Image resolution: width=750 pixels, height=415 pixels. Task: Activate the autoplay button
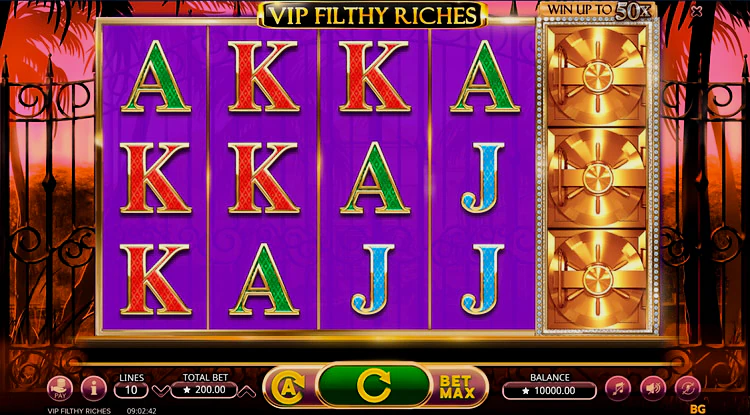(285, 385)
